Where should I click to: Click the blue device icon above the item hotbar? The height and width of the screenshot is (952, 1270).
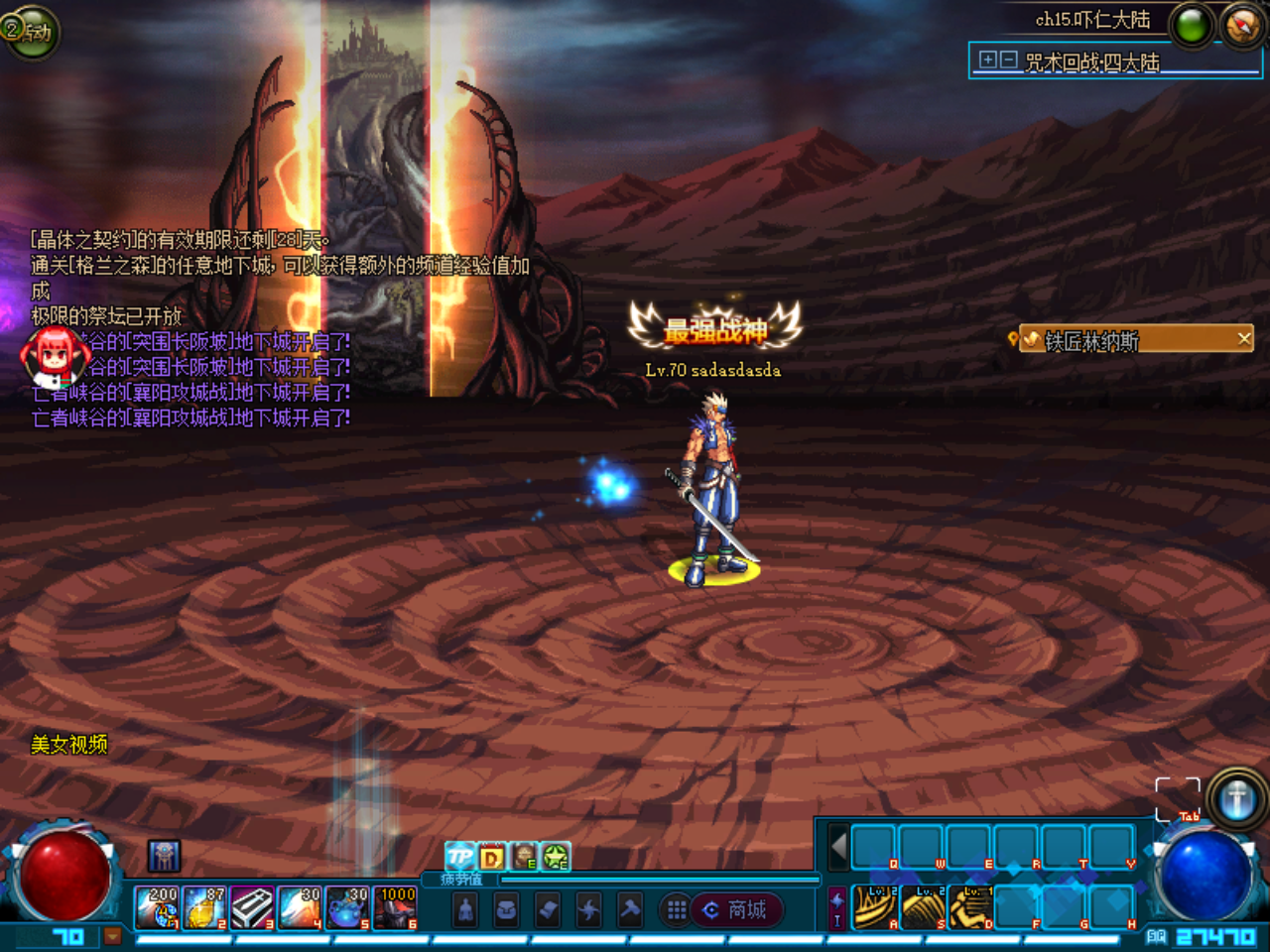pyautogui.click(x=164, y=855)
